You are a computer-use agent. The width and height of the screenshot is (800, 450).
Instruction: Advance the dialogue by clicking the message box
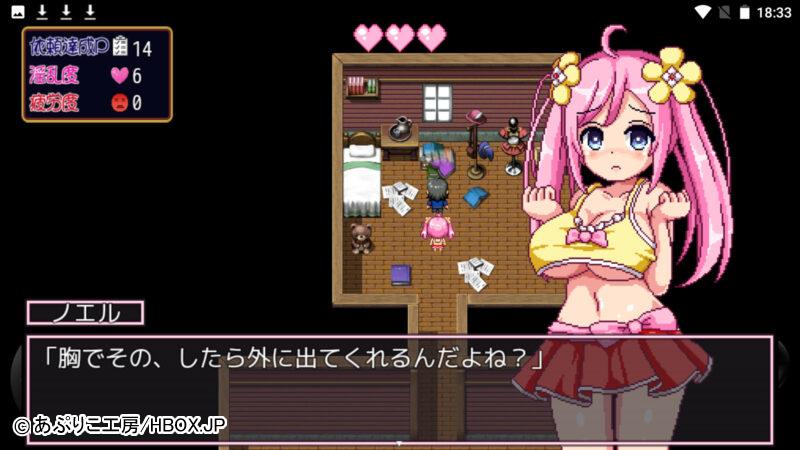(x=398, y=389)
